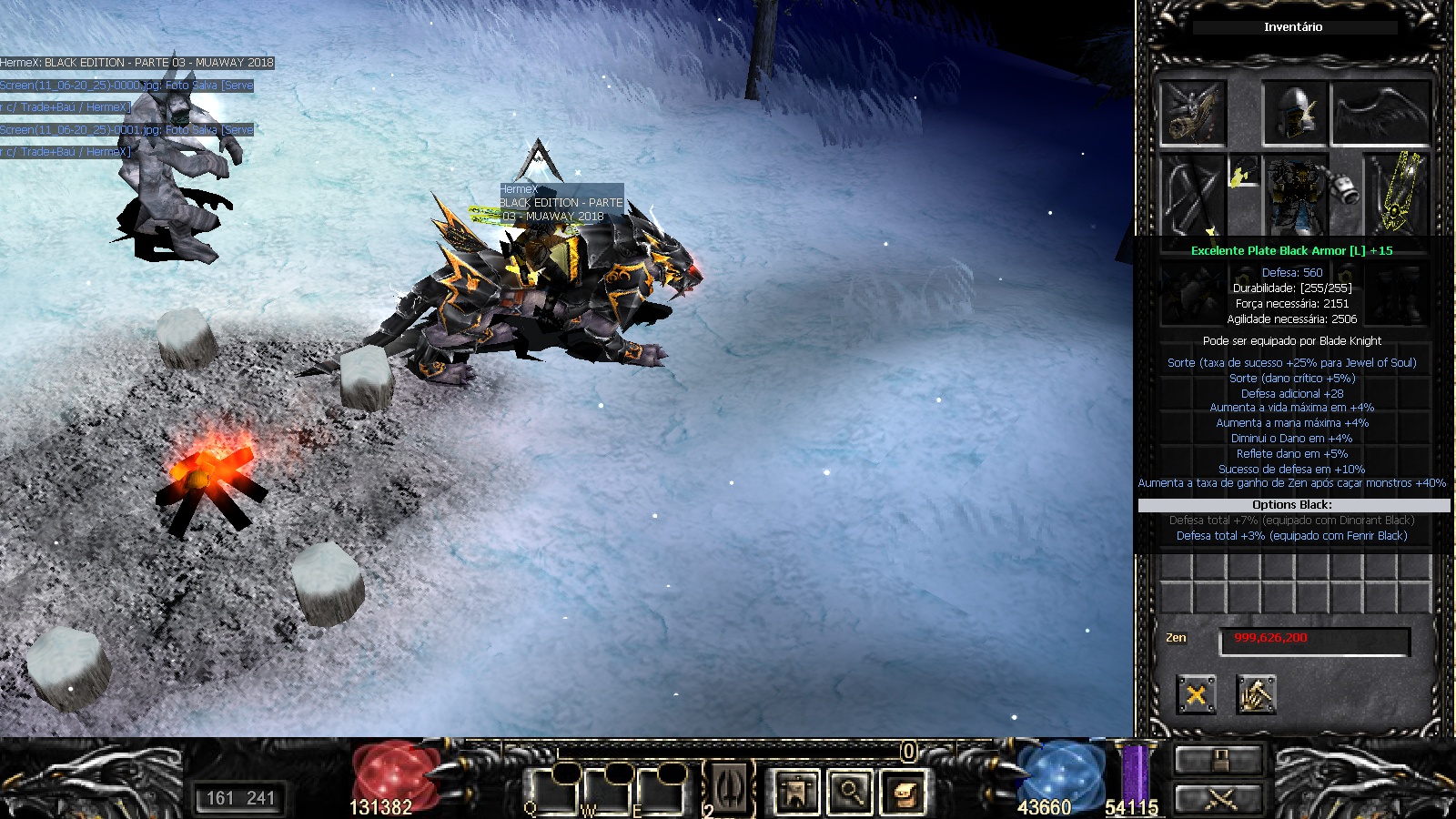Select the pet horn slot in equipment
Image resolution: width=1456 pixels, height=819 pixels.
tap(1193, 113)
